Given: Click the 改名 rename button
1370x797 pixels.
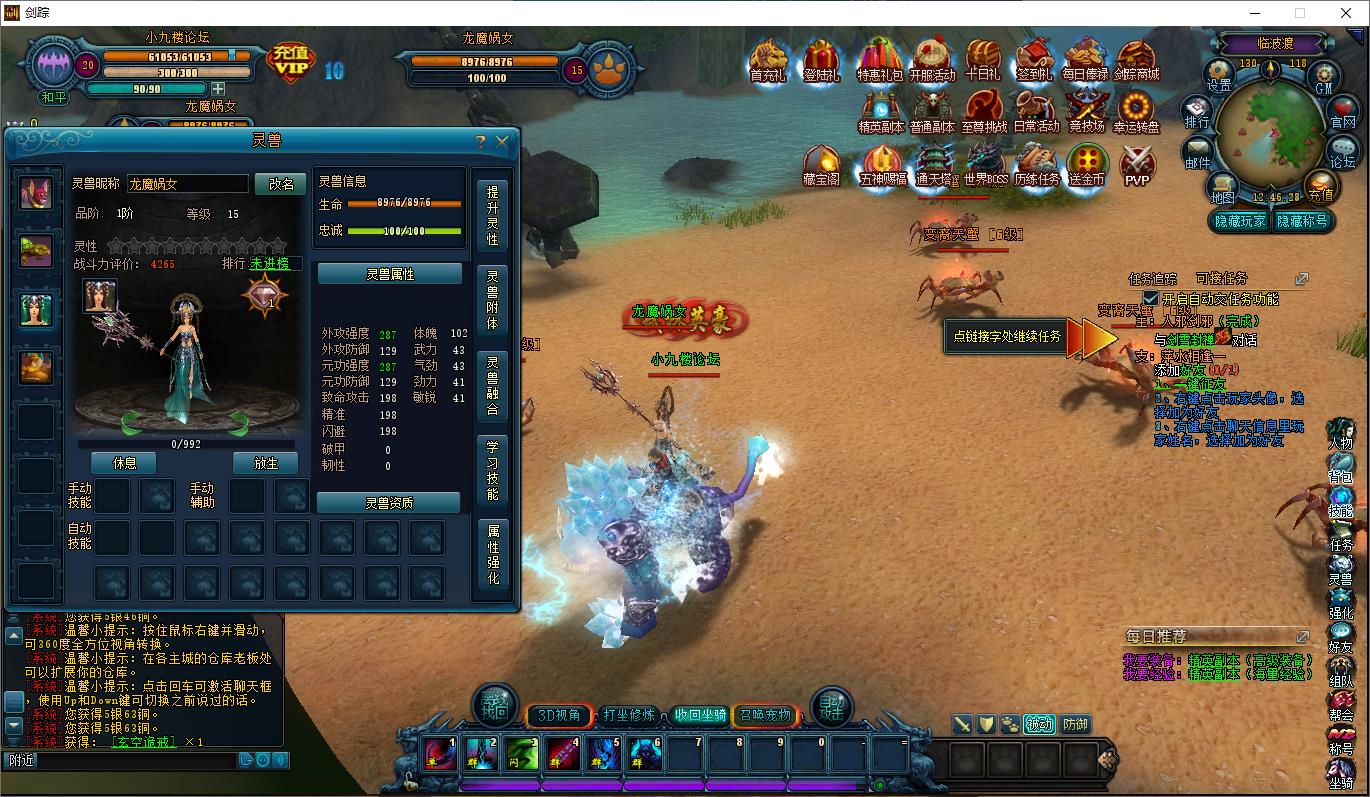Looking at the screenshot, I should 281,184.
